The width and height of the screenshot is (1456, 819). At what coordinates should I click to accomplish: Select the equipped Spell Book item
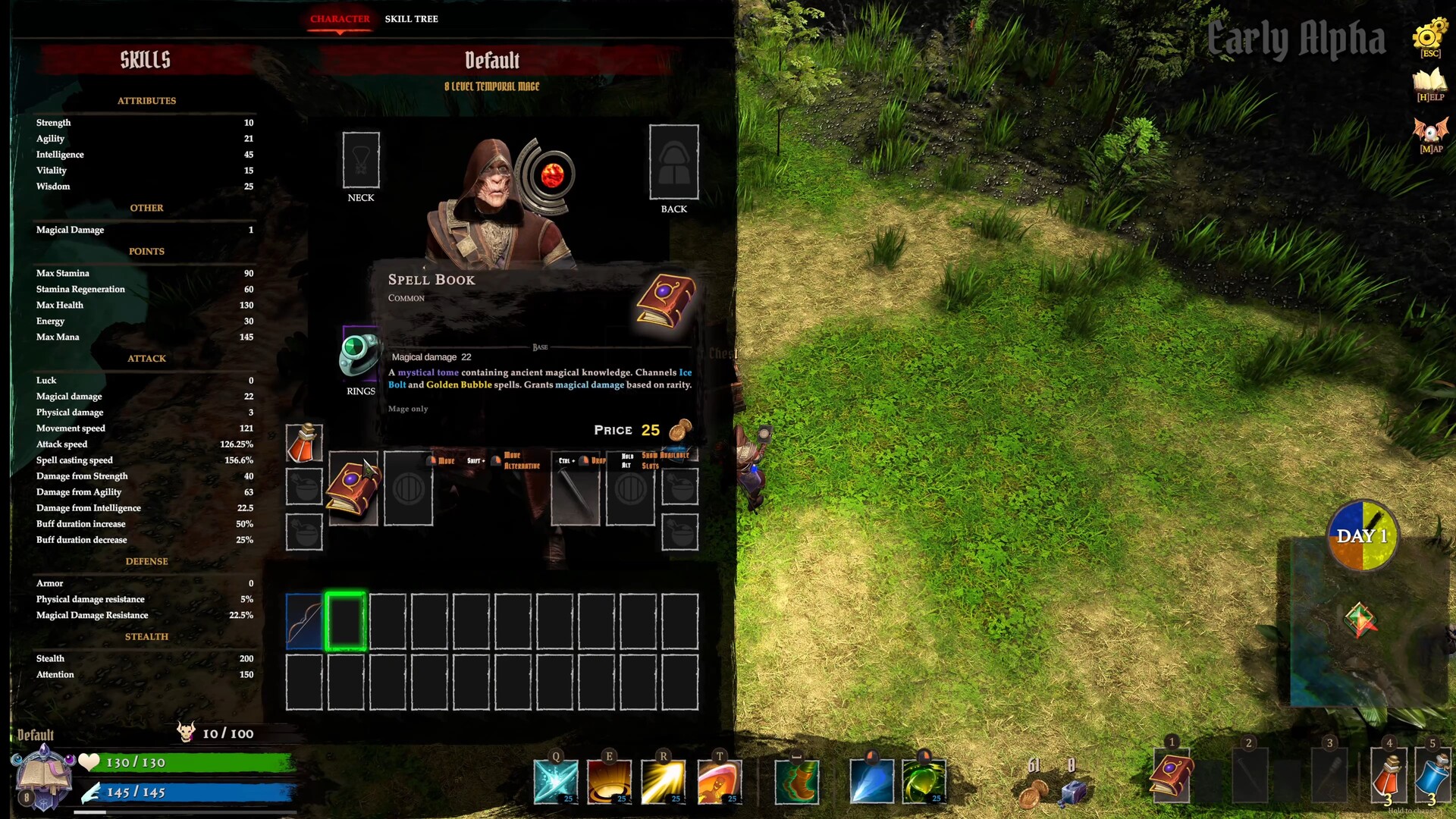(352, 489)
